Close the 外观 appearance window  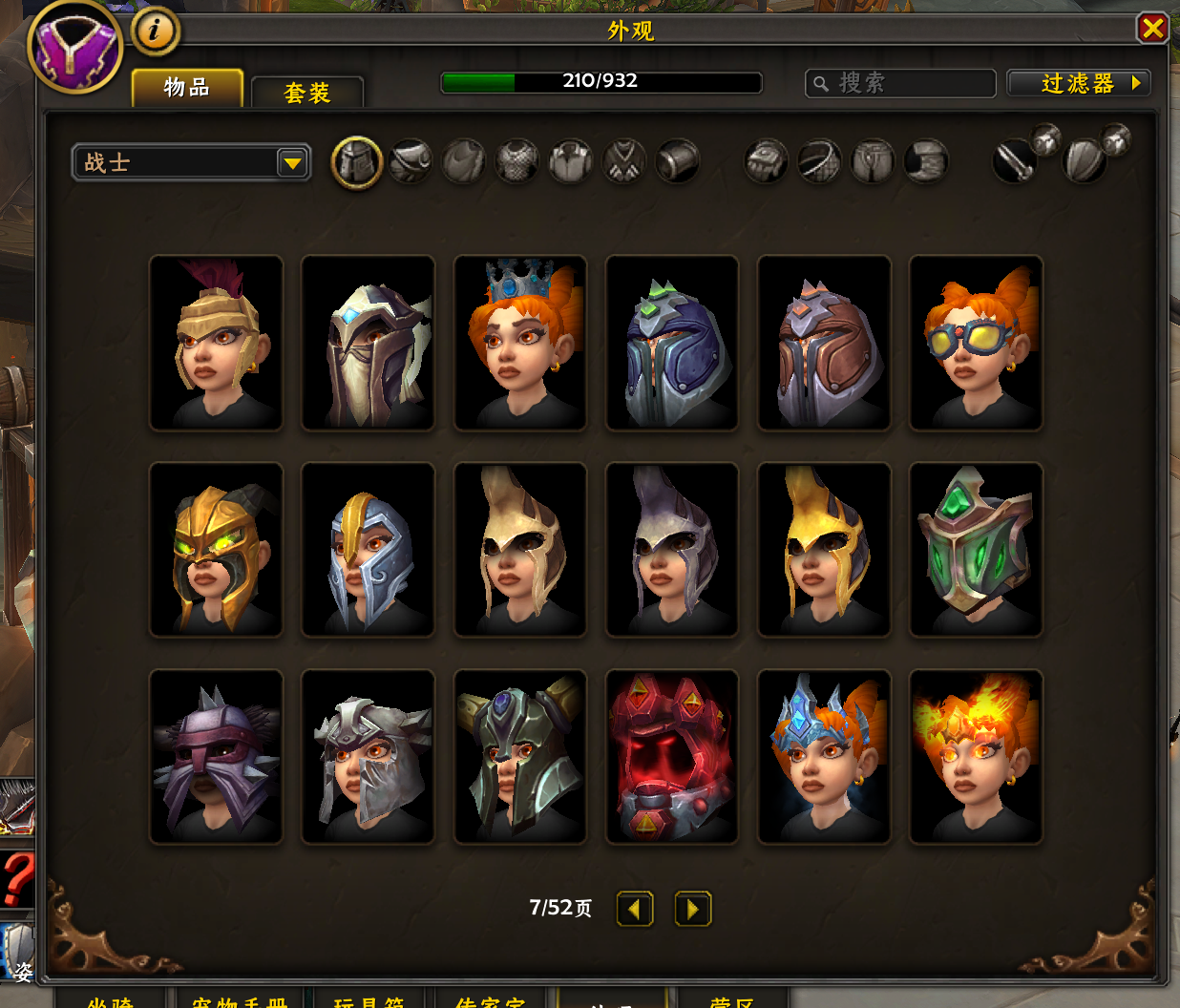click(1152, 28)
